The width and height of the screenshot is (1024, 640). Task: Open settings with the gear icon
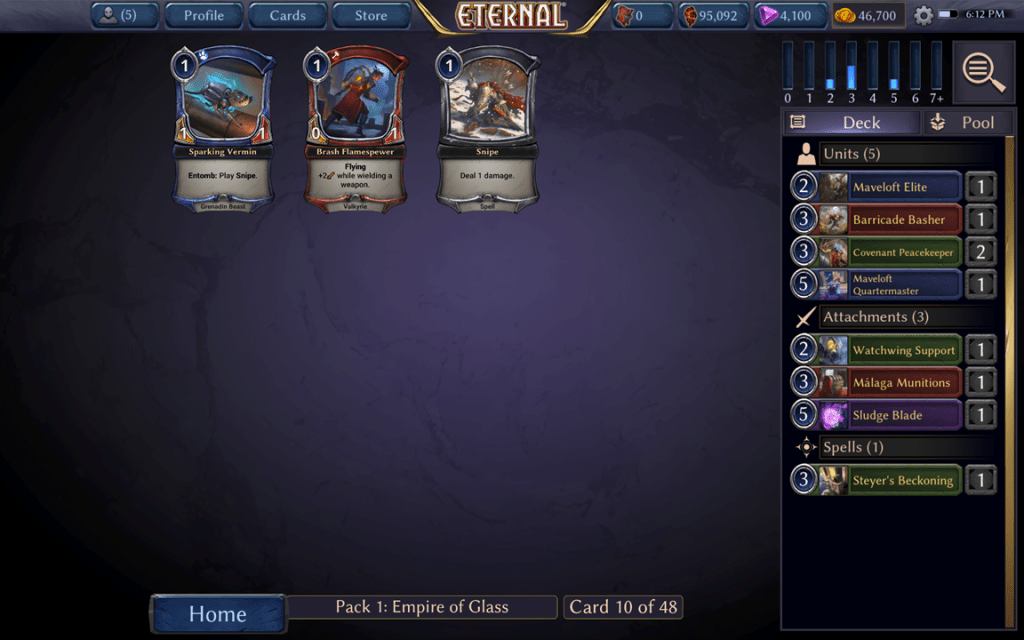point(923,16)
